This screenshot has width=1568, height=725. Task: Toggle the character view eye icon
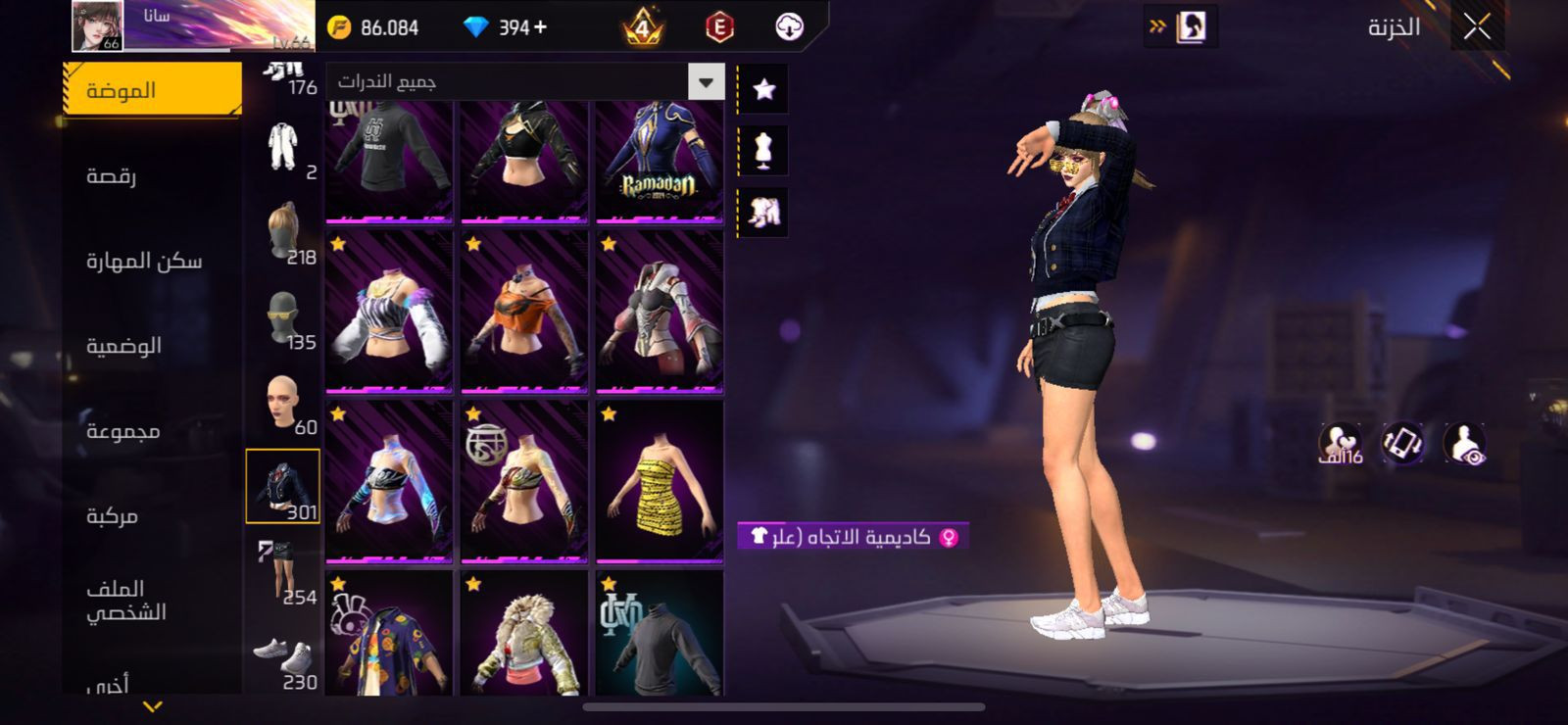click(1465, 444)
